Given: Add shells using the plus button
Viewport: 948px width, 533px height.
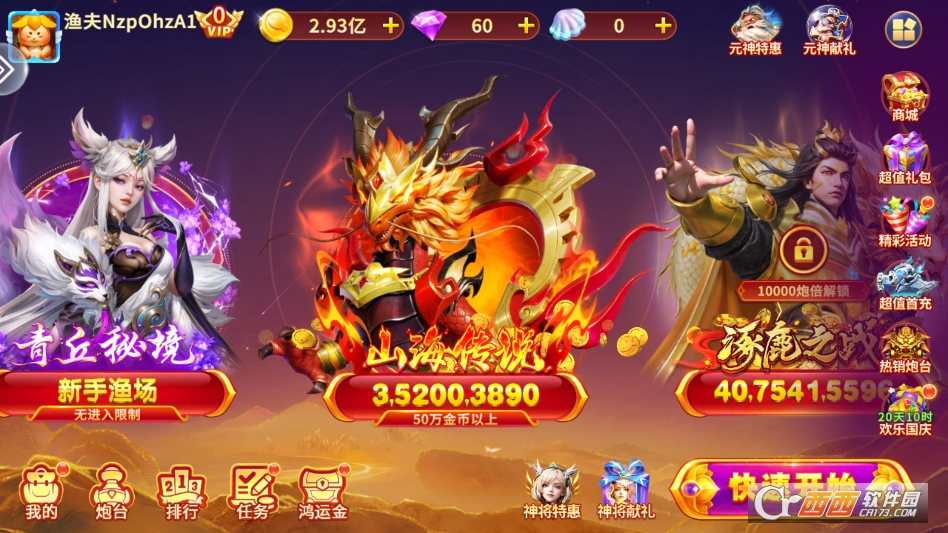Looking at the screenshot, I should 663,26.
